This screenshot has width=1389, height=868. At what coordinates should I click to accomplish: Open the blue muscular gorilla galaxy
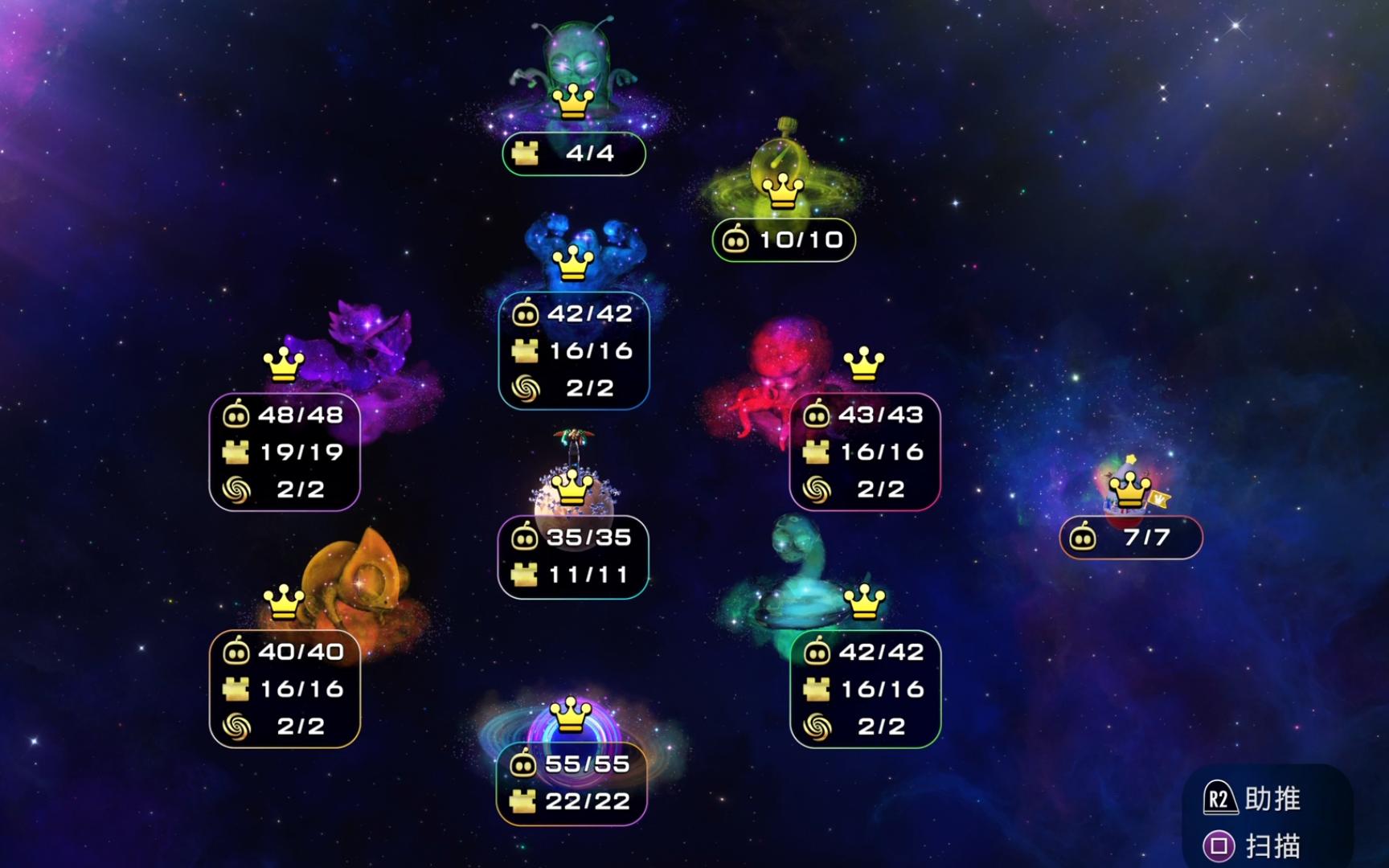pyautogui.click(x=574, y=249)
